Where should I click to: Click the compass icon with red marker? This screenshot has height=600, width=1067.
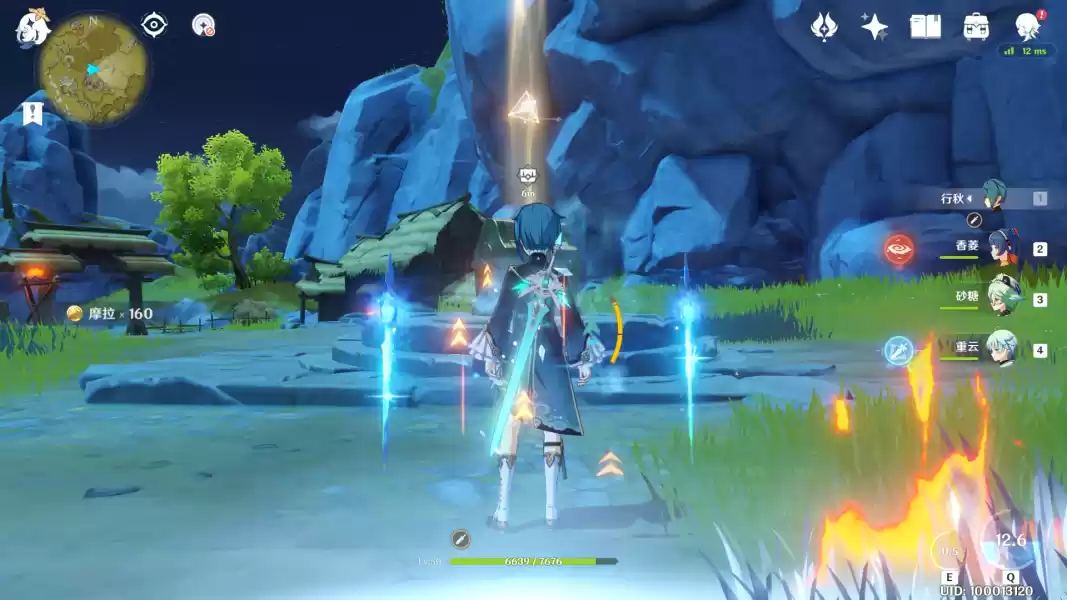coord(204,25)
